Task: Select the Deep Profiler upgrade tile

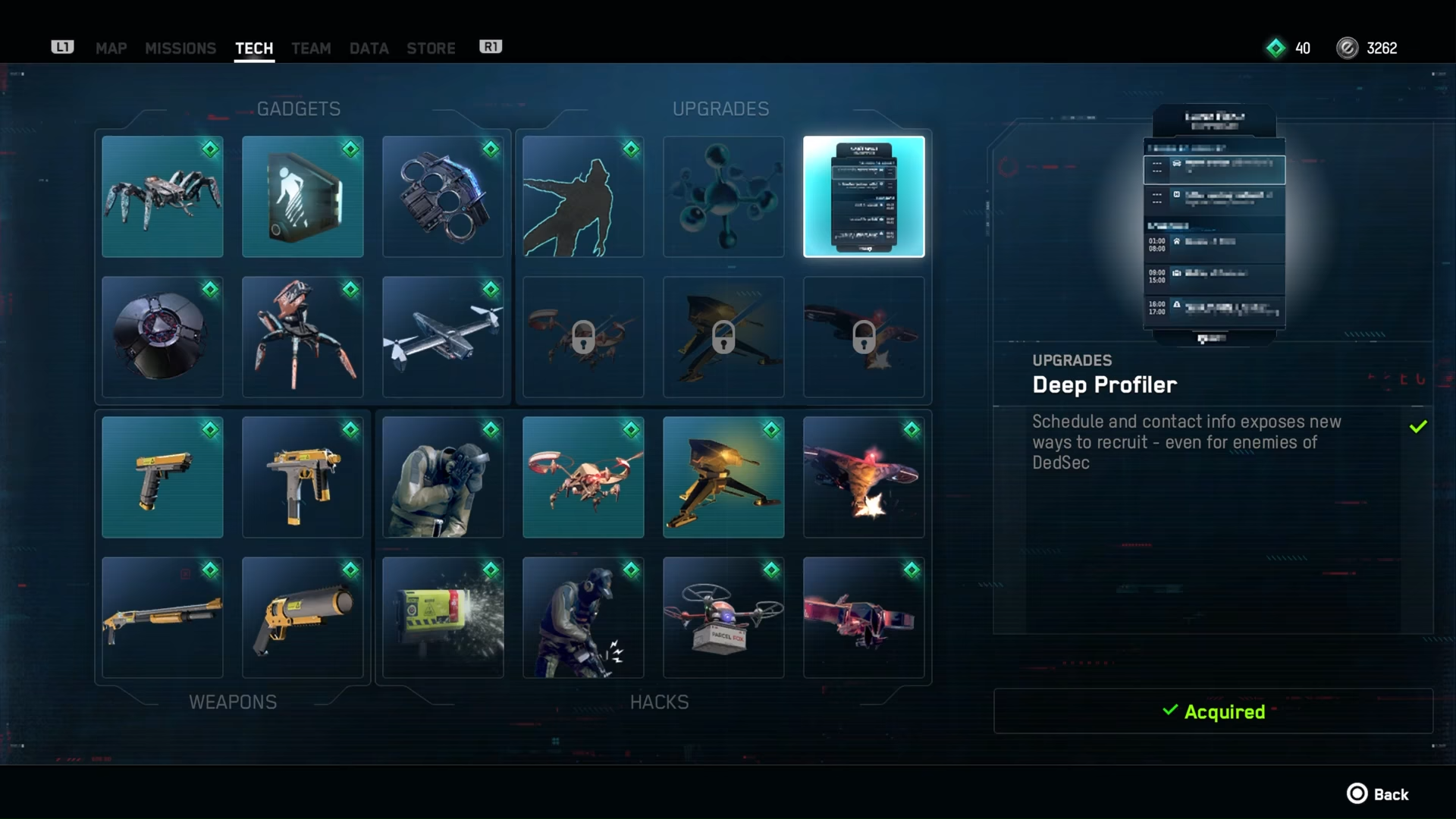Action: pos(864,197)
